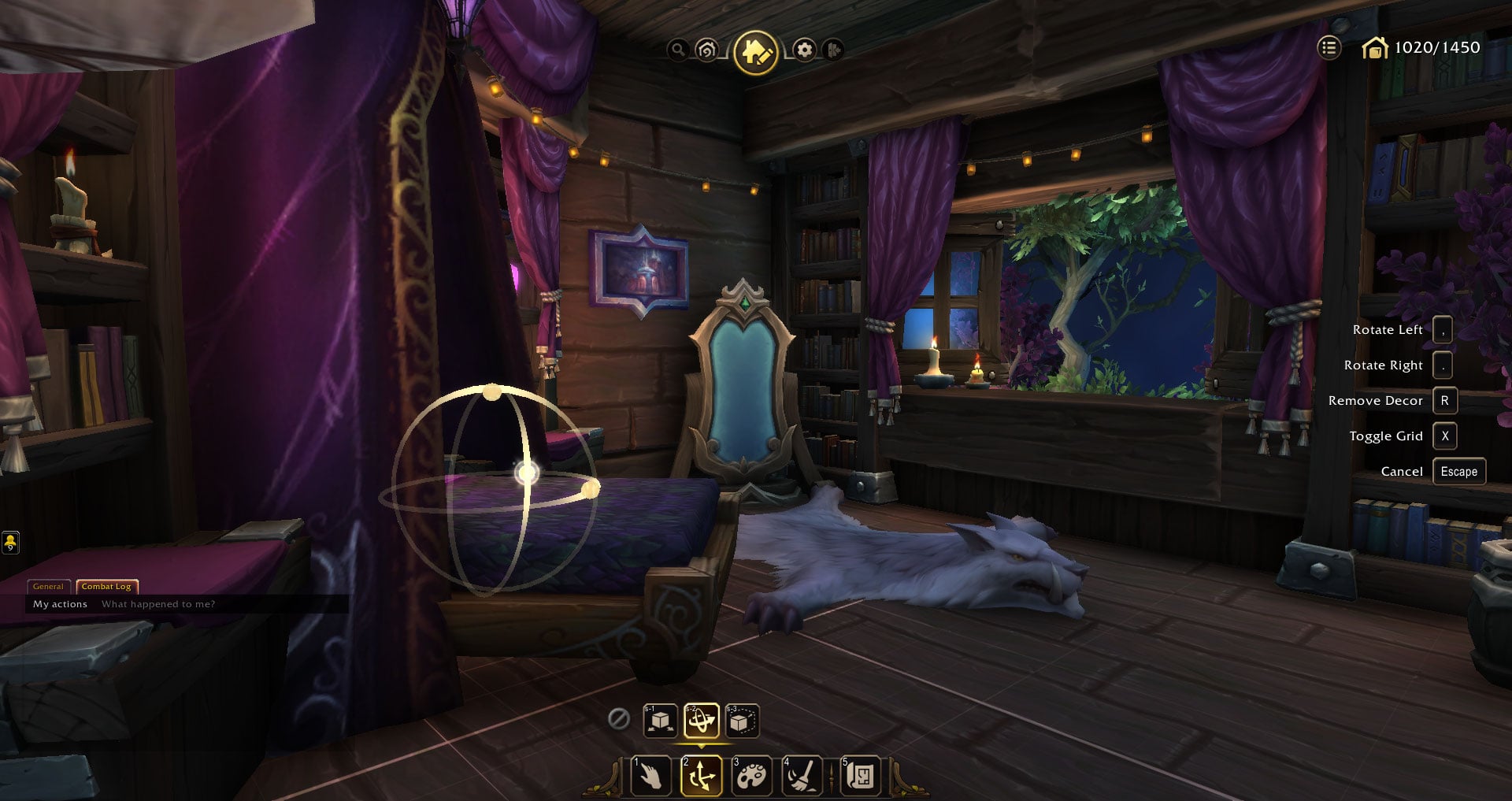Switch to the Combat Log tab

pyautogui.click(x=109, y=586)
